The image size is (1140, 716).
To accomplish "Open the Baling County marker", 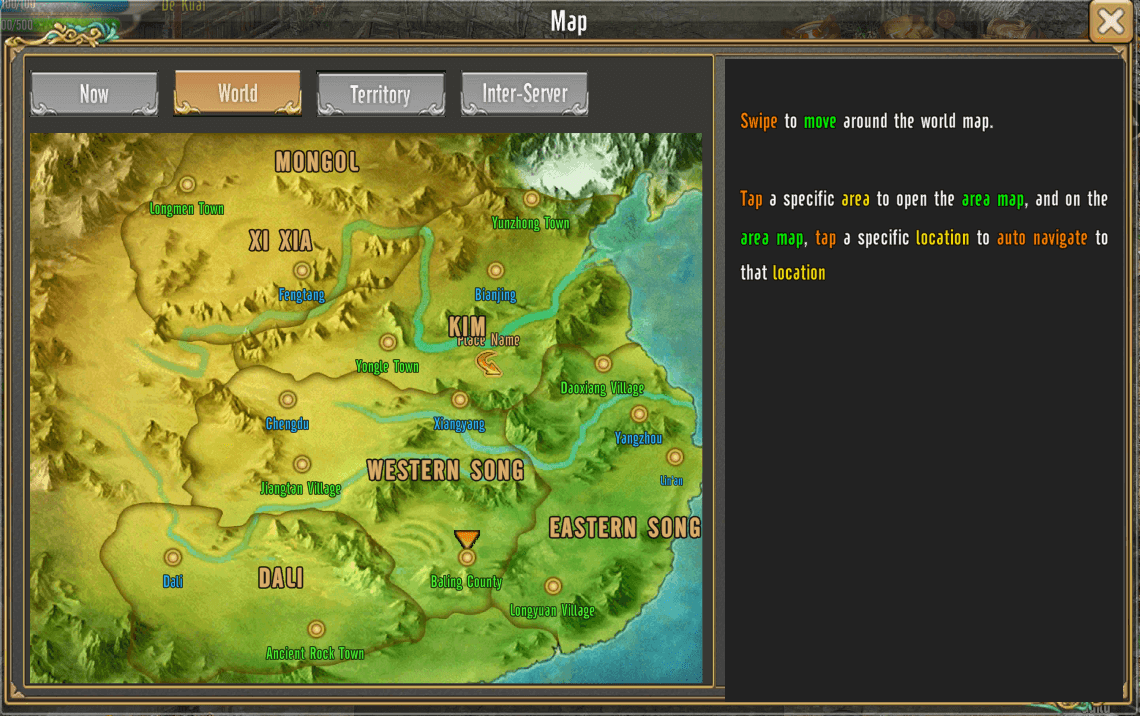I will click(467, 558).
